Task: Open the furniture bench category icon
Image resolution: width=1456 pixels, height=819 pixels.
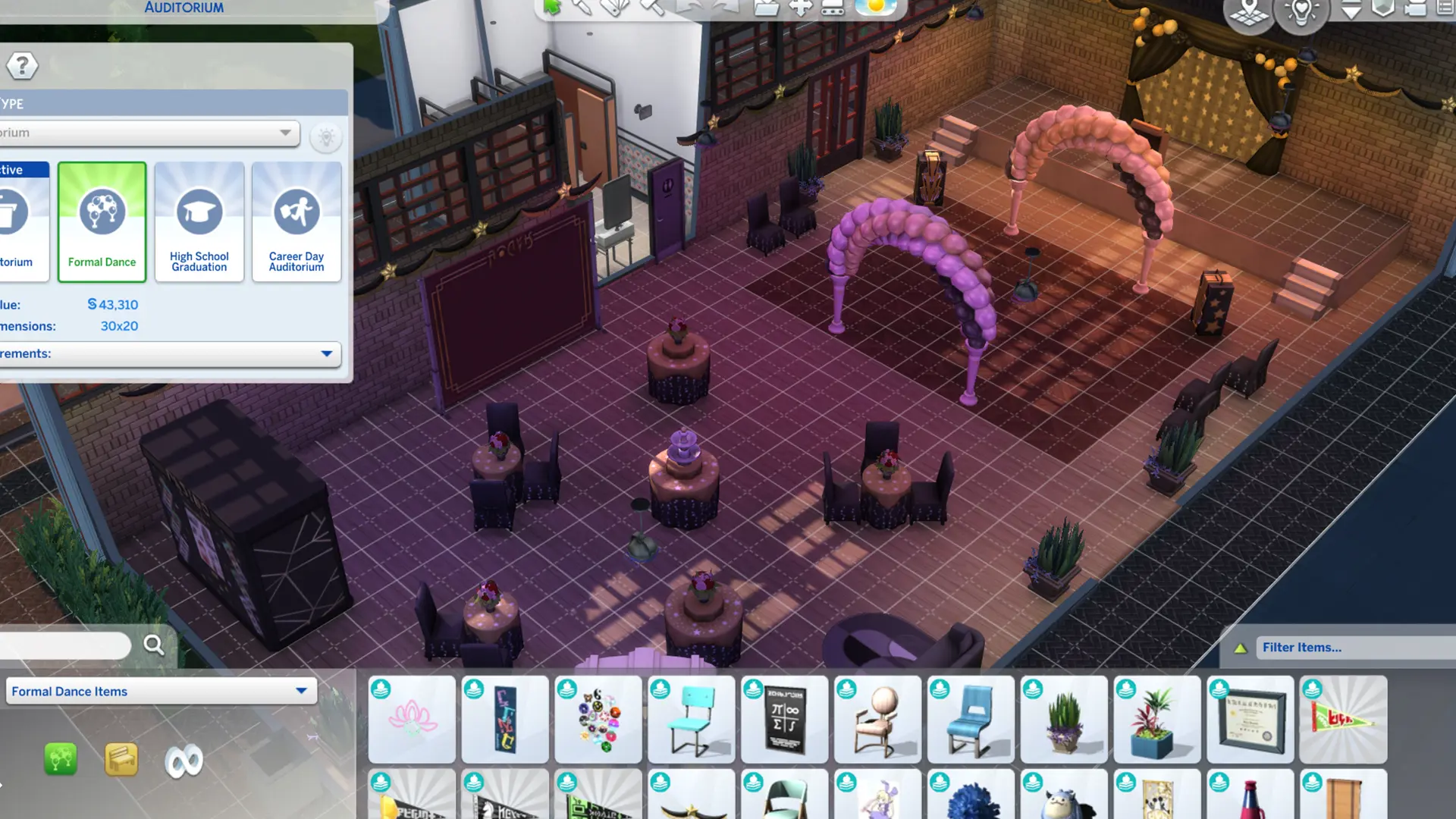Action: point(121,759)
